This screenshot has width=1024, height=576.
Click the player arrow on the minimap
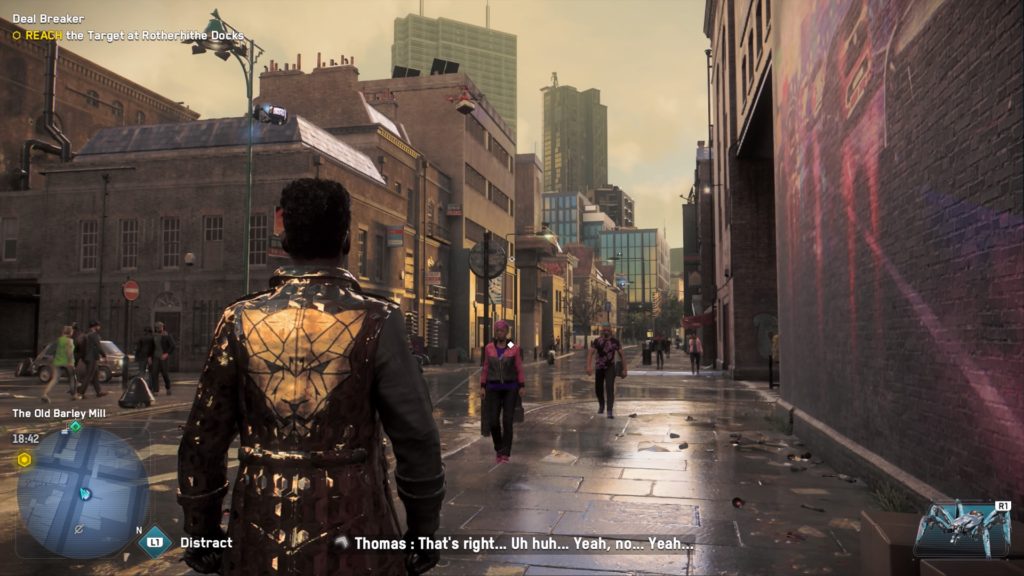pos(86,493)
